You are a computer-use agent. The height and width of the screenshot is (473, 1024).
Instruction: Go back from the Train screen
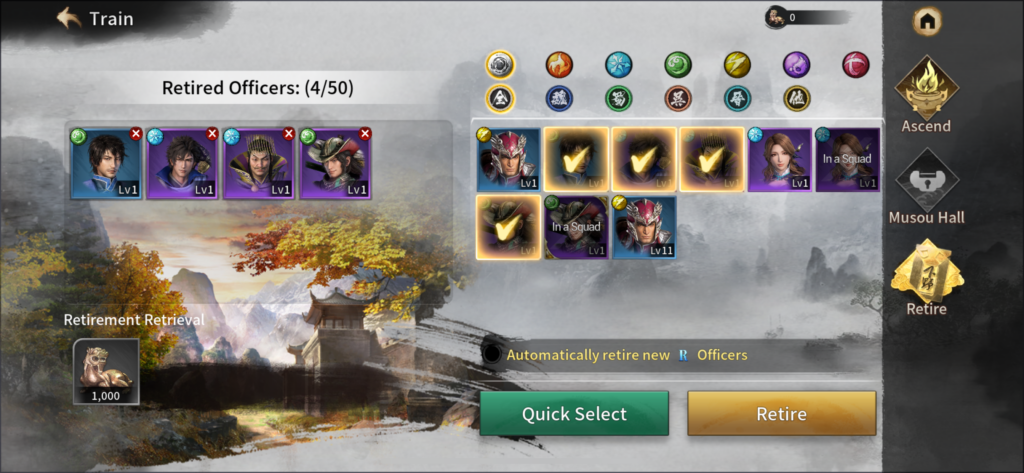coord(69,18)
